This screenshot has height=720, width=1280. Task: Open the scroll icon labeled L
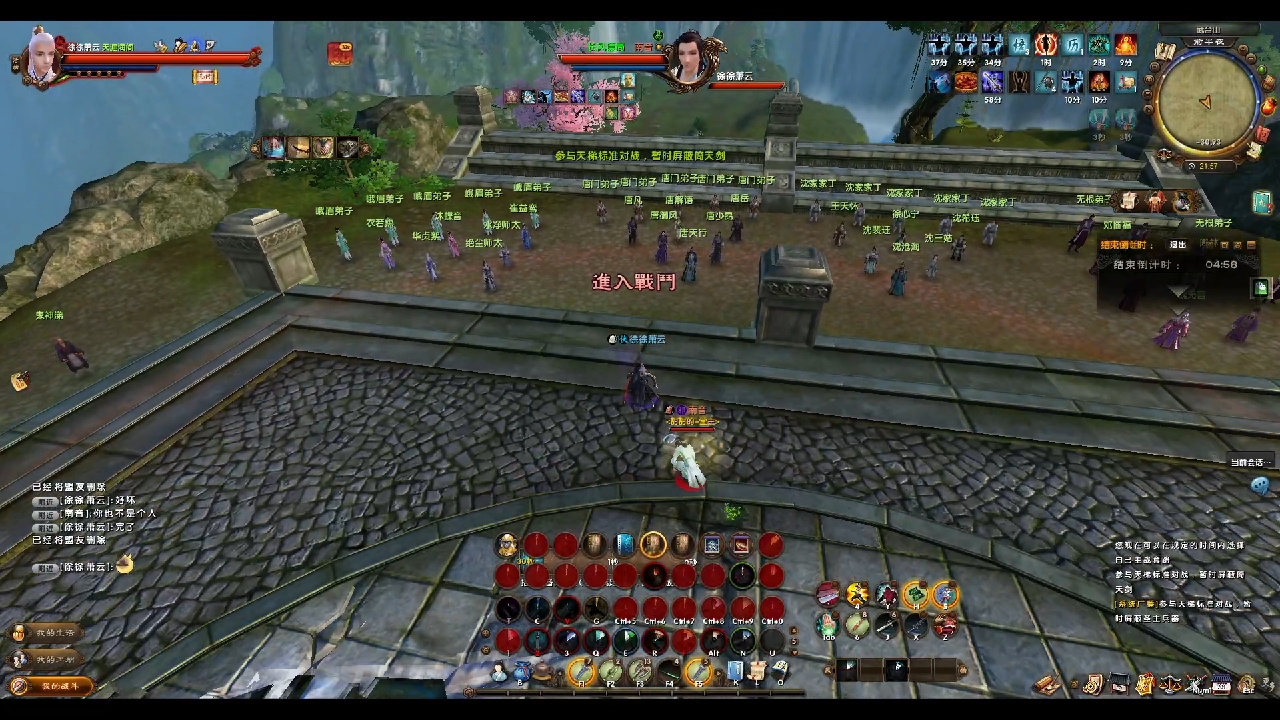(758, 671)
